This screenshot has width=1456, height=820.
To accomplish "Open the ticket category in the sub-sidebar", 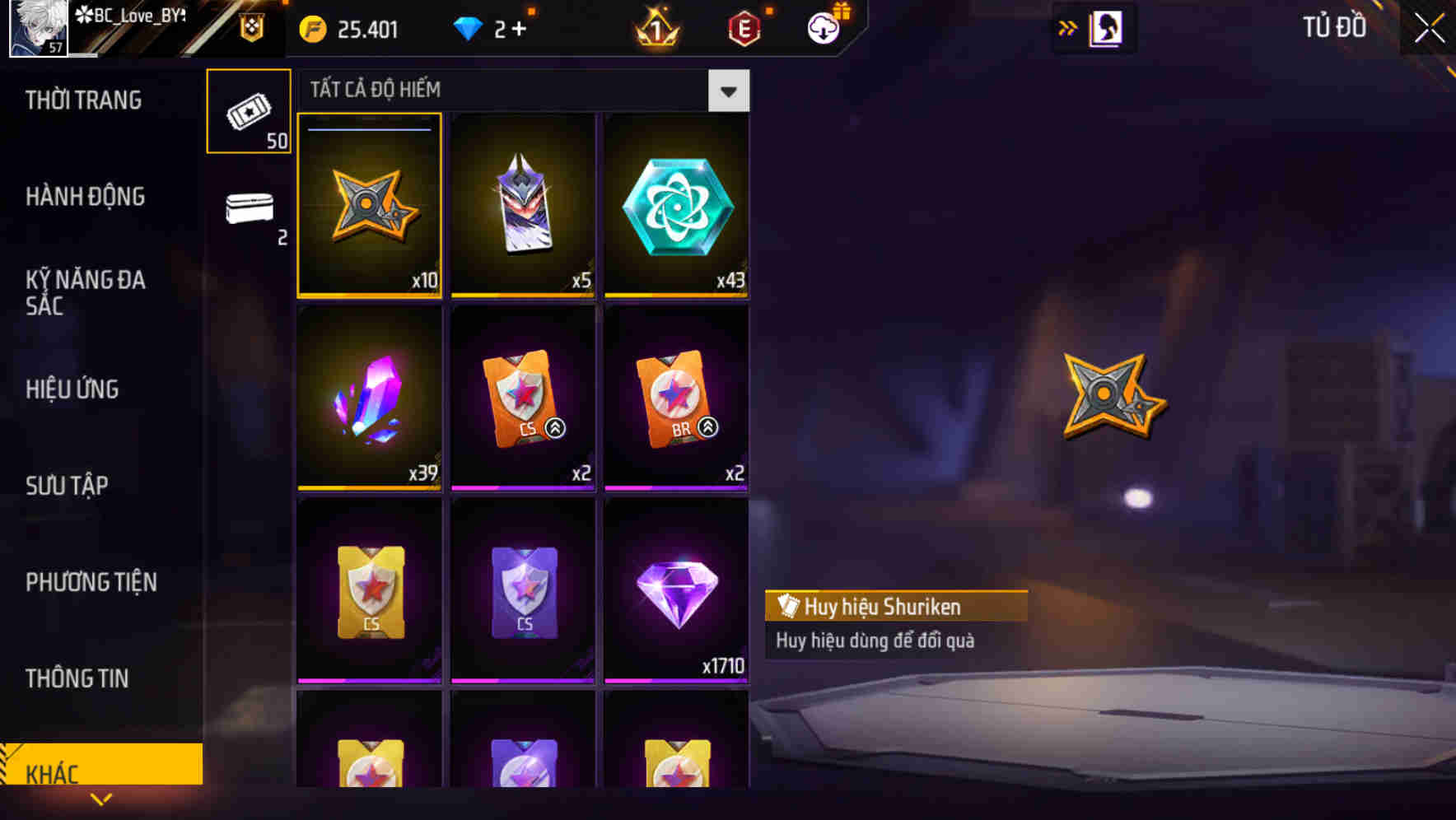I will pyautogui.click(x=249, y=110).
